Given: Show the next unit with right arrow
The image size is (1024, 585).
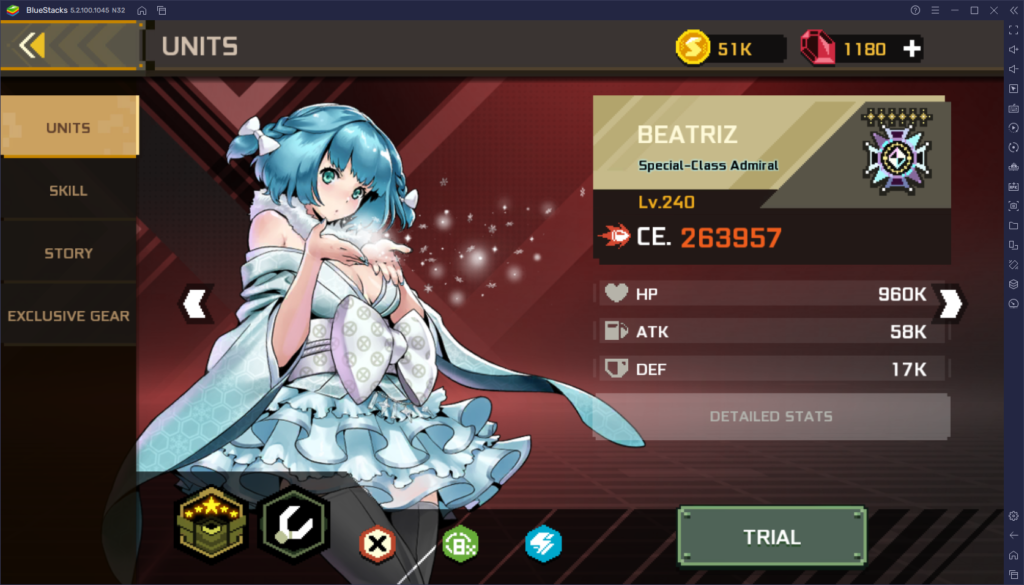Looking at the screenshot, I should 949,303.
